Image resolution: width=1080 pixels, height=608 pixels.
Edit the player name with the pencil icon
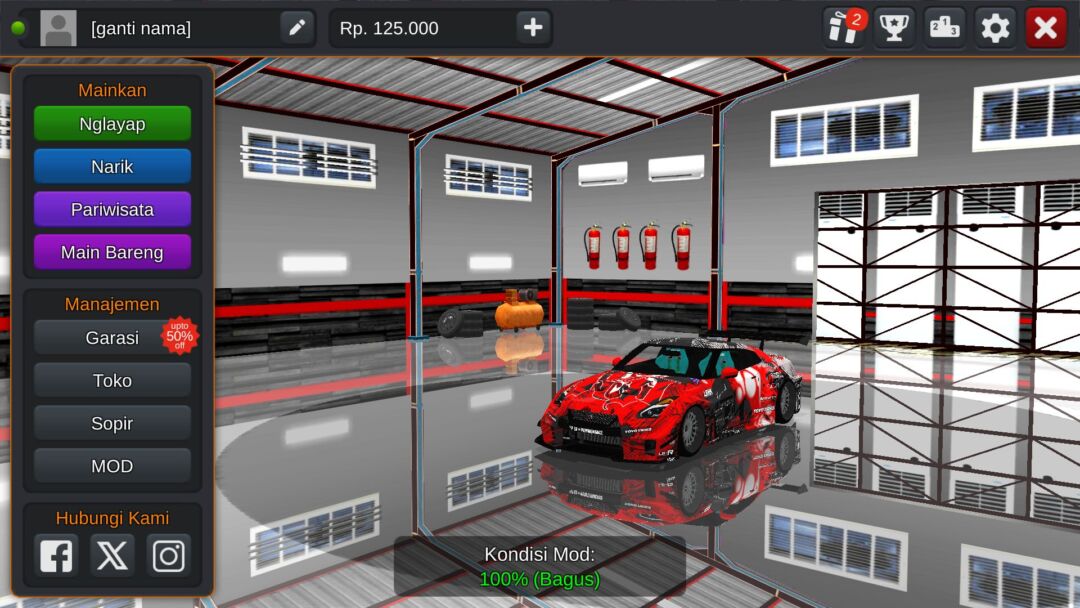297,28
